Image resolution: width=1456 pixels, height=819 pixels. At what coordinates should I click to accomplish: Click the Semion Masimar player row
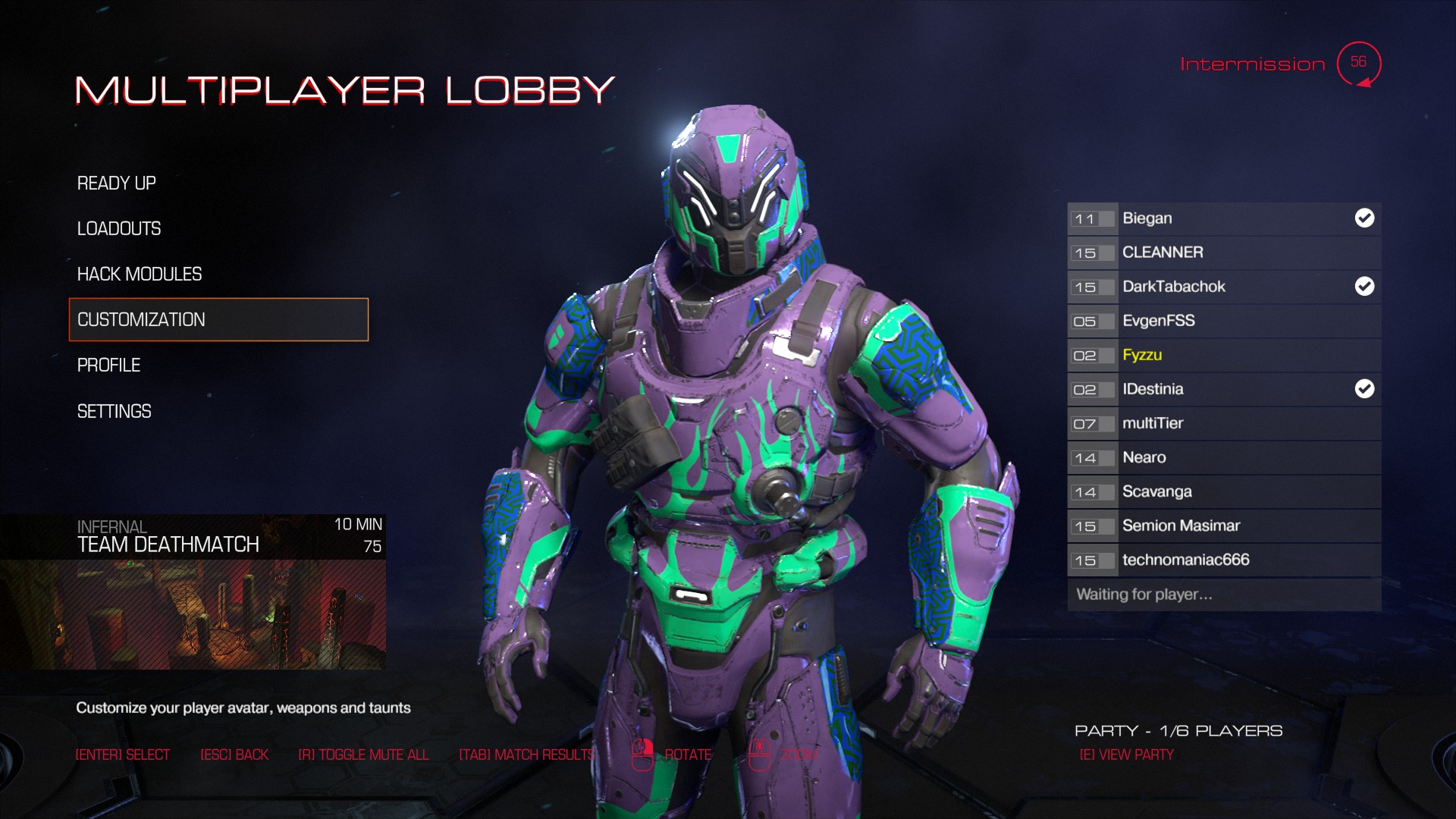1223,526
